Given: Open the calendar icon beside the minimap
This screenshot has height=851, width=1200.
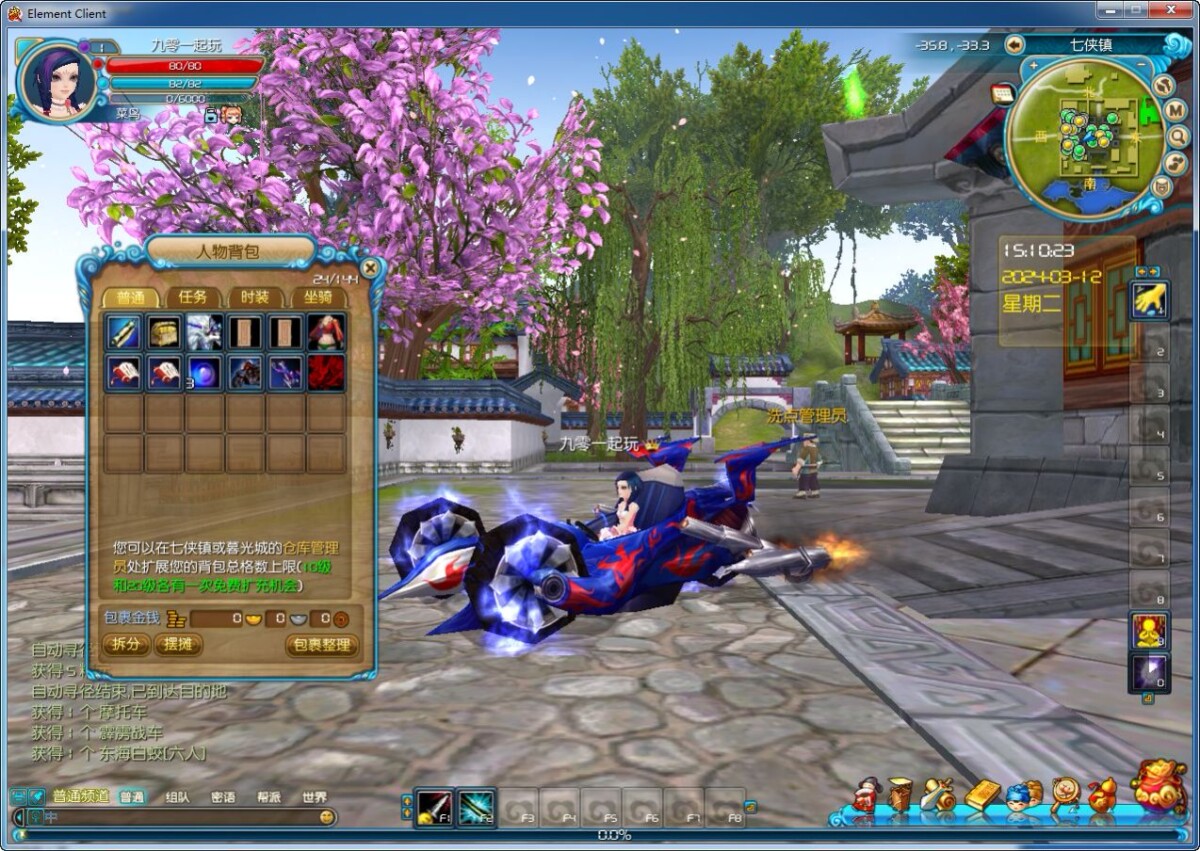Looking at the screenshot, I should (x=1002, y=93).
